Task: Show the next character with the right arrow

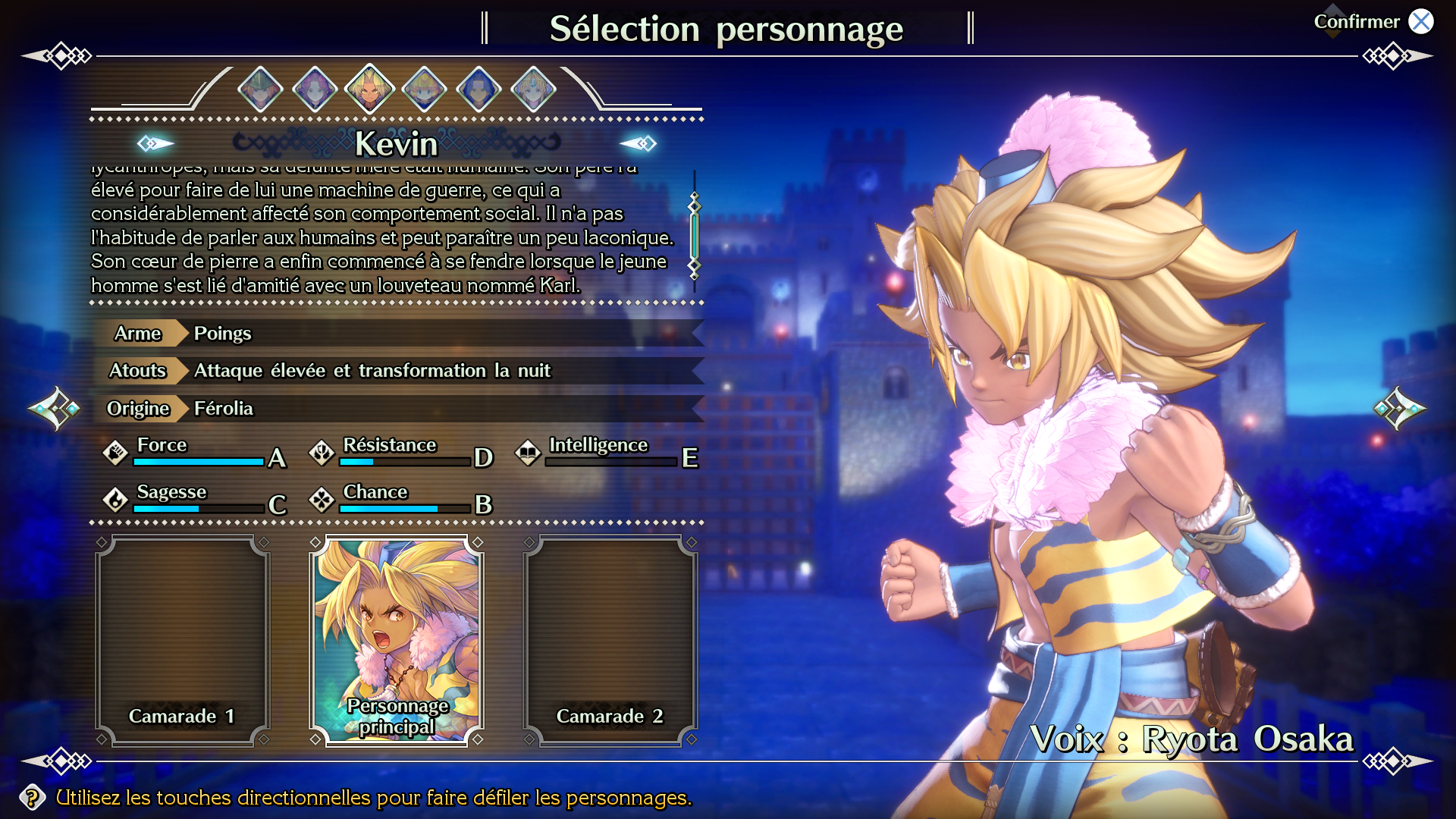Action: (1399, 409)
